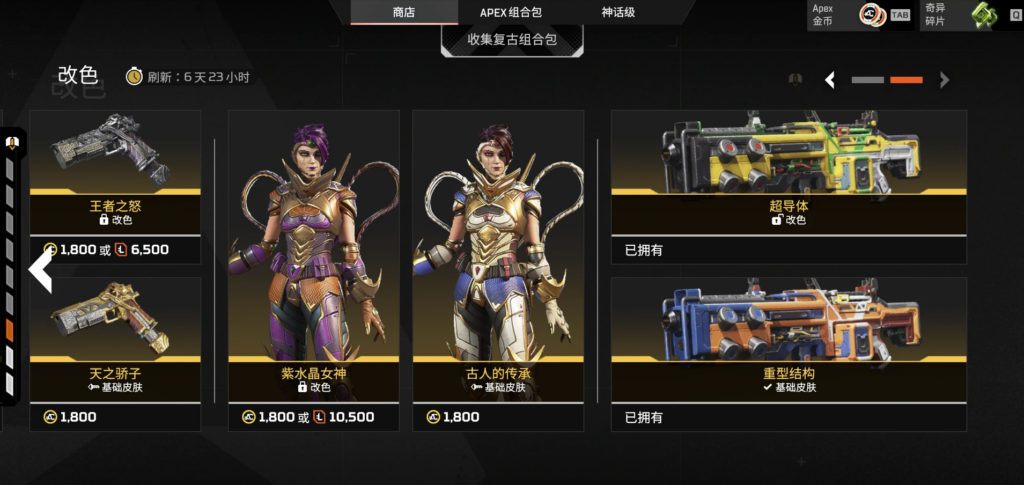Jump to the gray page indicator
The height and width of the screenshot is (485, 1024).
[x=867, y=80]
